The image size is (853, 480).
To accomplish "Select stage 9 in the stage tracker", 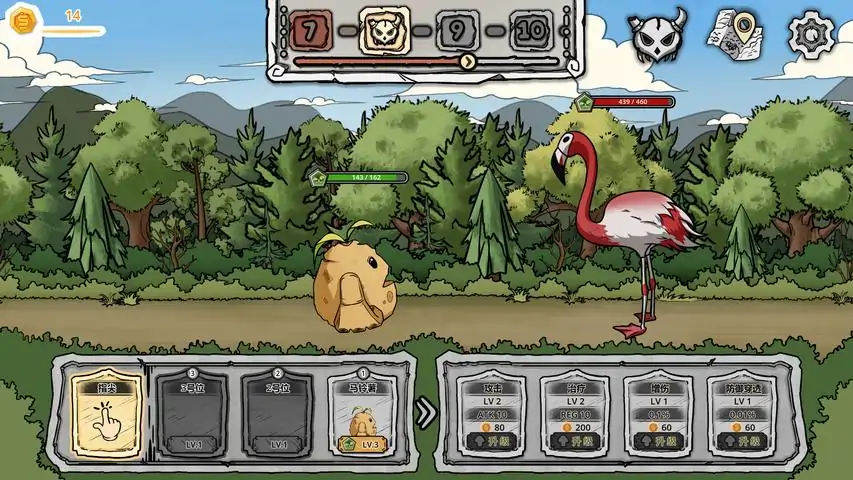I will click(457, 31).
